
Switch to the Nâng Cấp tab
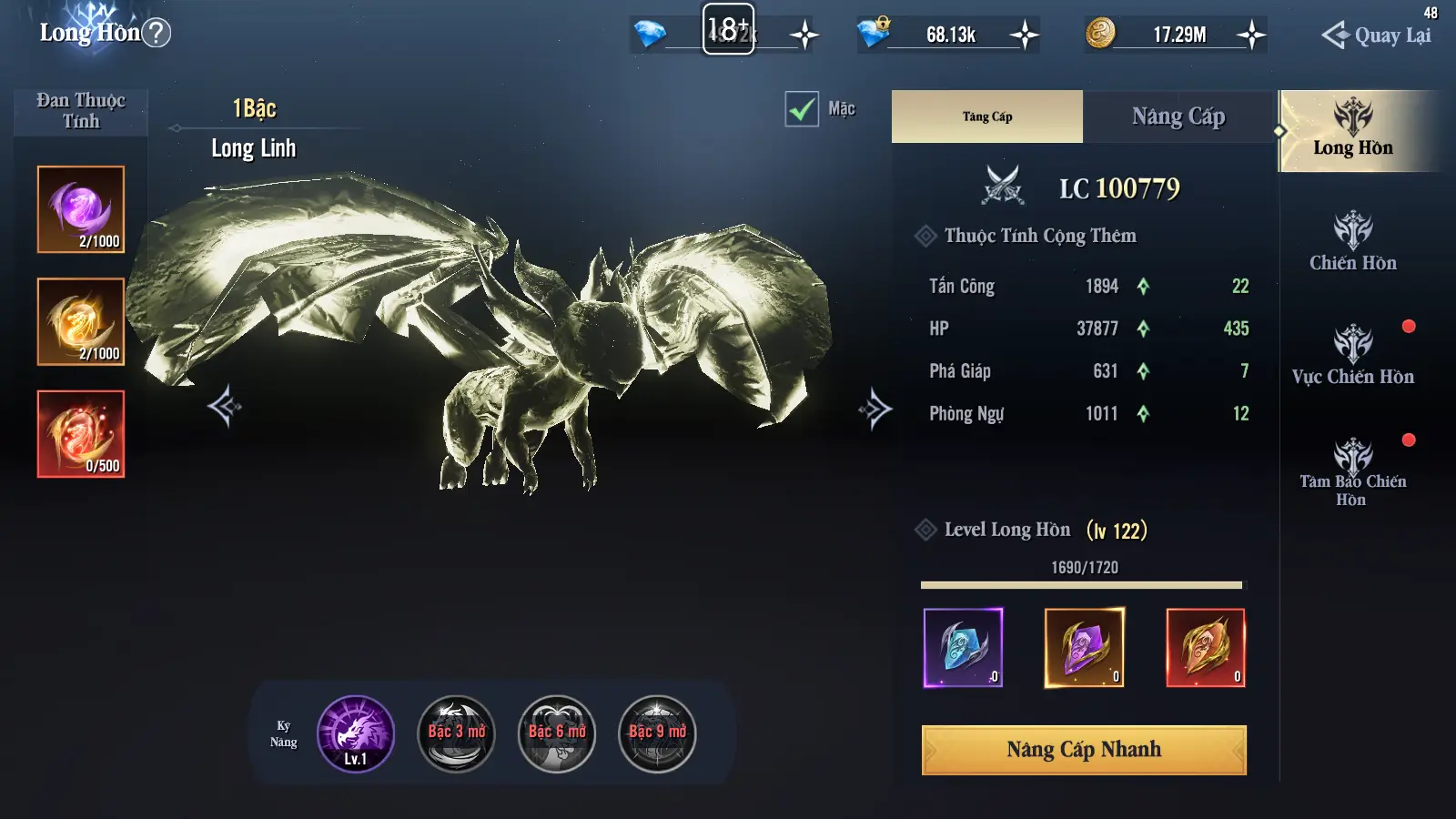(x=1178, y=116)
